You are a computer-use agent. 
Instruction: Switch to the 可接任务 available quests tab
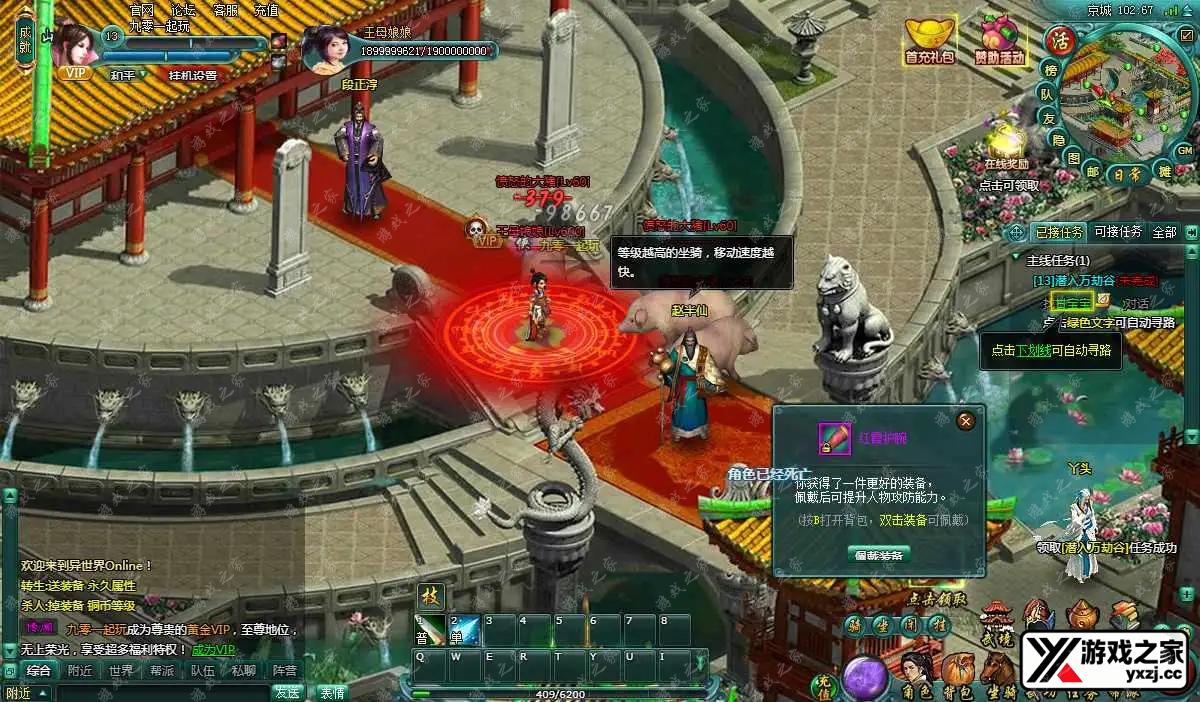pyautogui.click(x=1118, y=232)
